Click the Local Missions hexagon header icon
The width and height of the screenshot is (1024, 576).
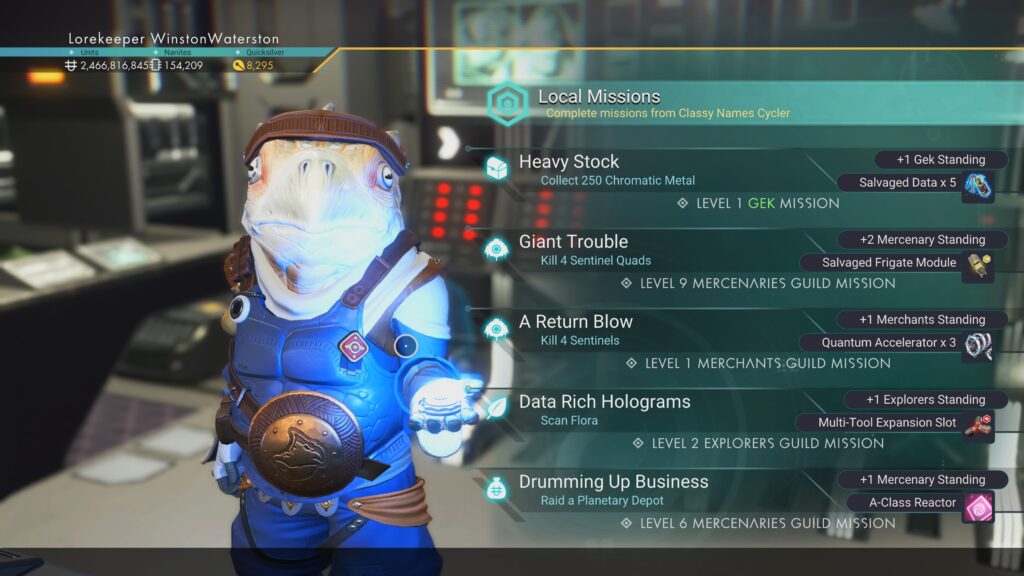(508, 104)
